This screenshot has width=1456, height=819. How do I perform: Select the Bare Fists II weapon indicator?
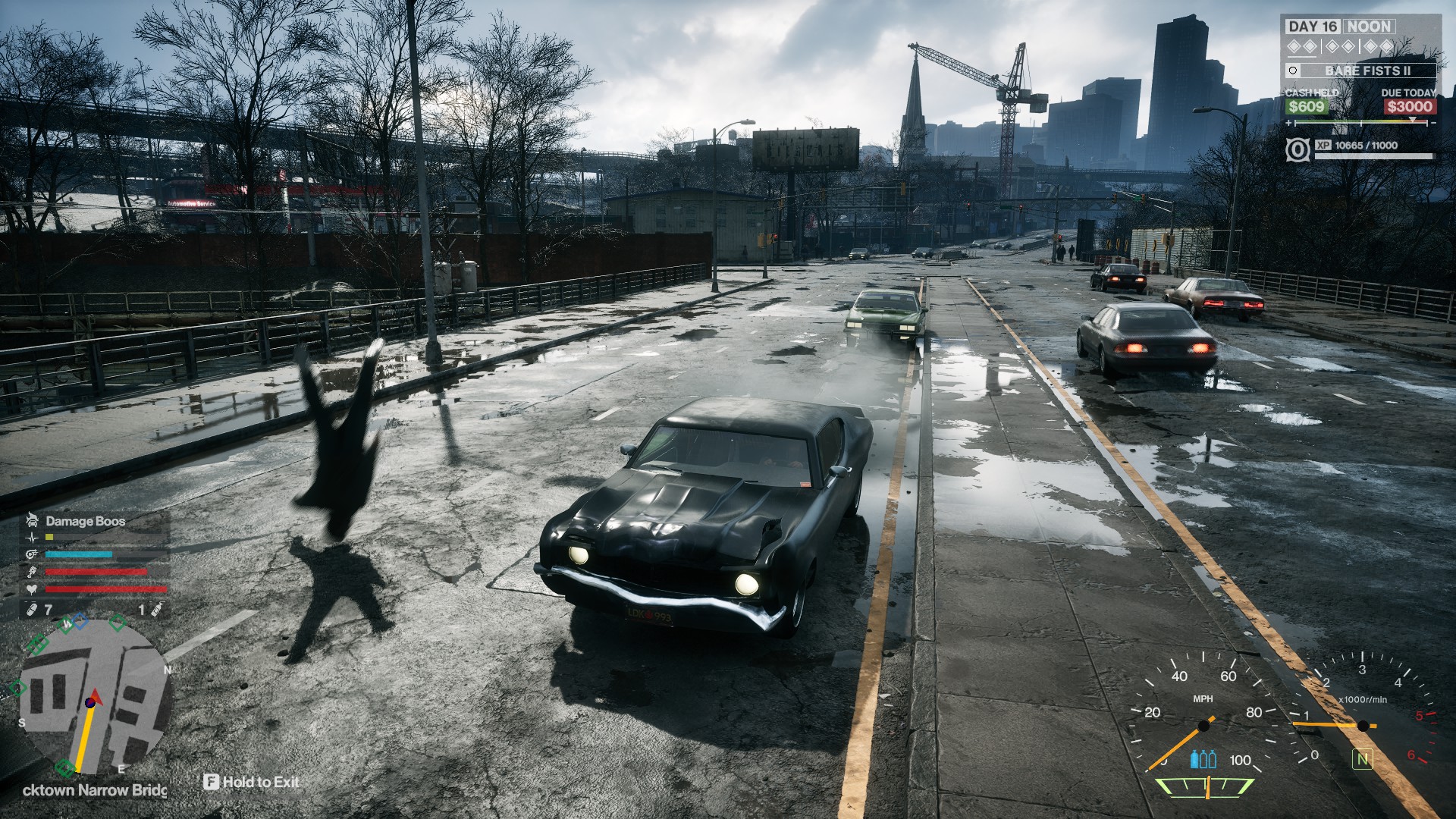pos(1361,71)
